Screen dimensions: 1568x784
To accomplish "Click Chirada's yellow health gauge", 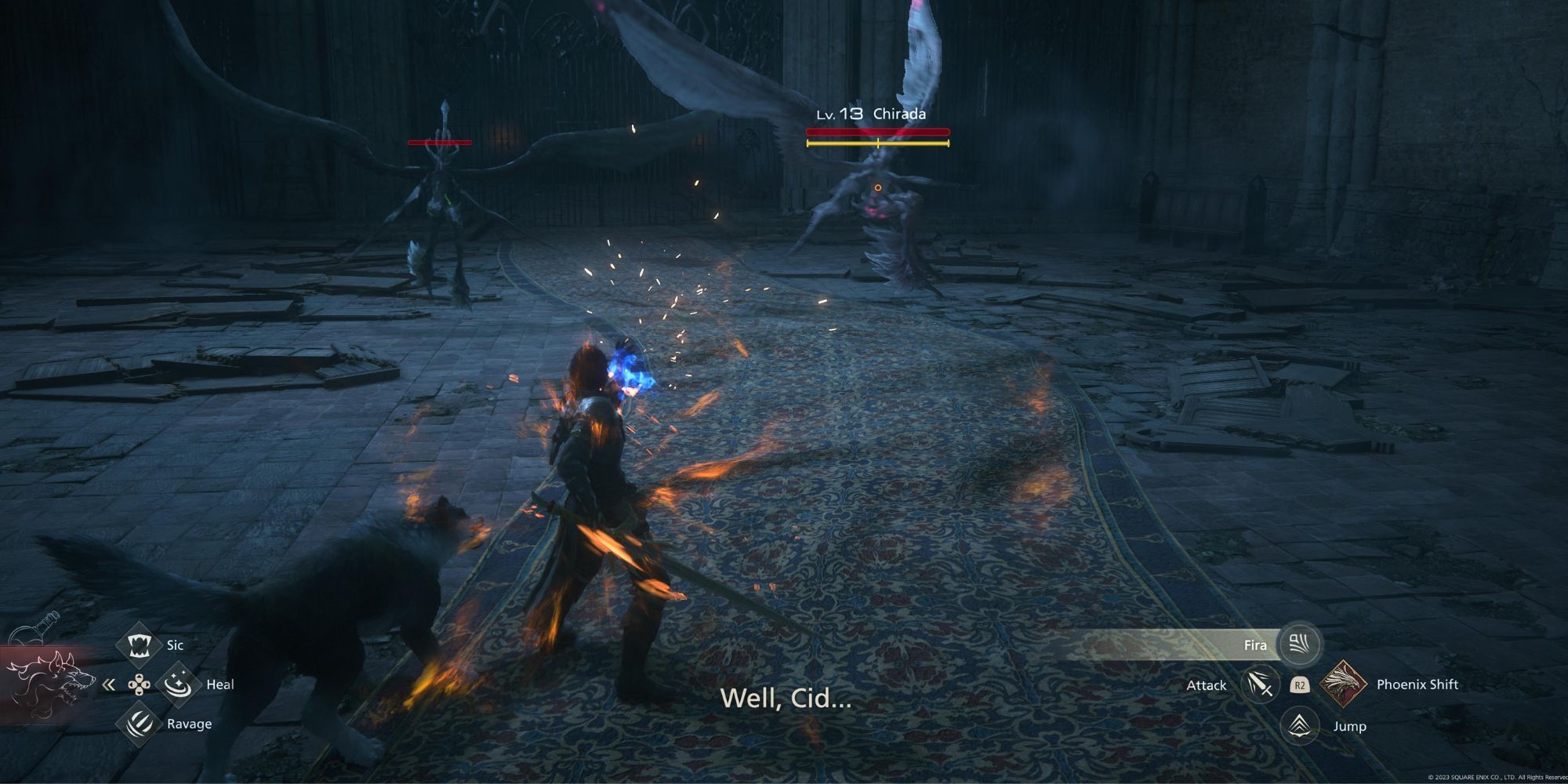I will coord(878,145).
